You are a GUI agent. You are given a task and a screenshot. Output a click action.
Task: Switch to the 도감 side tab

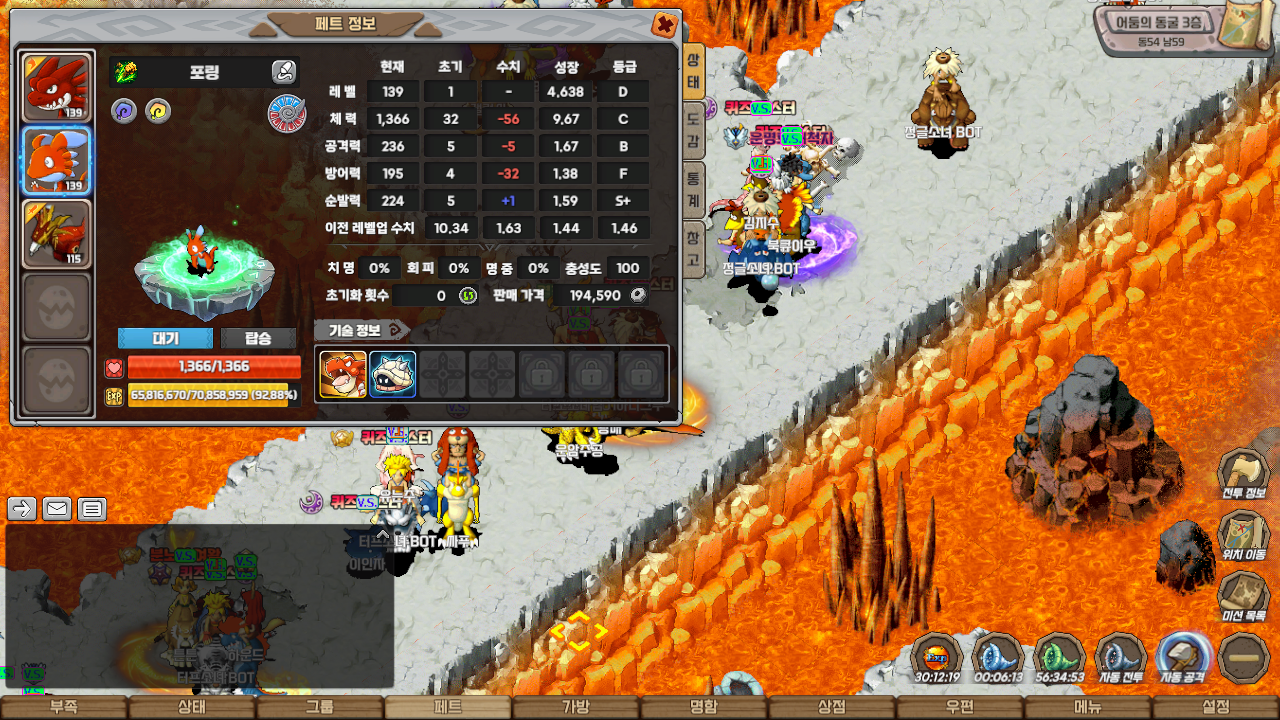pos(692,130)
